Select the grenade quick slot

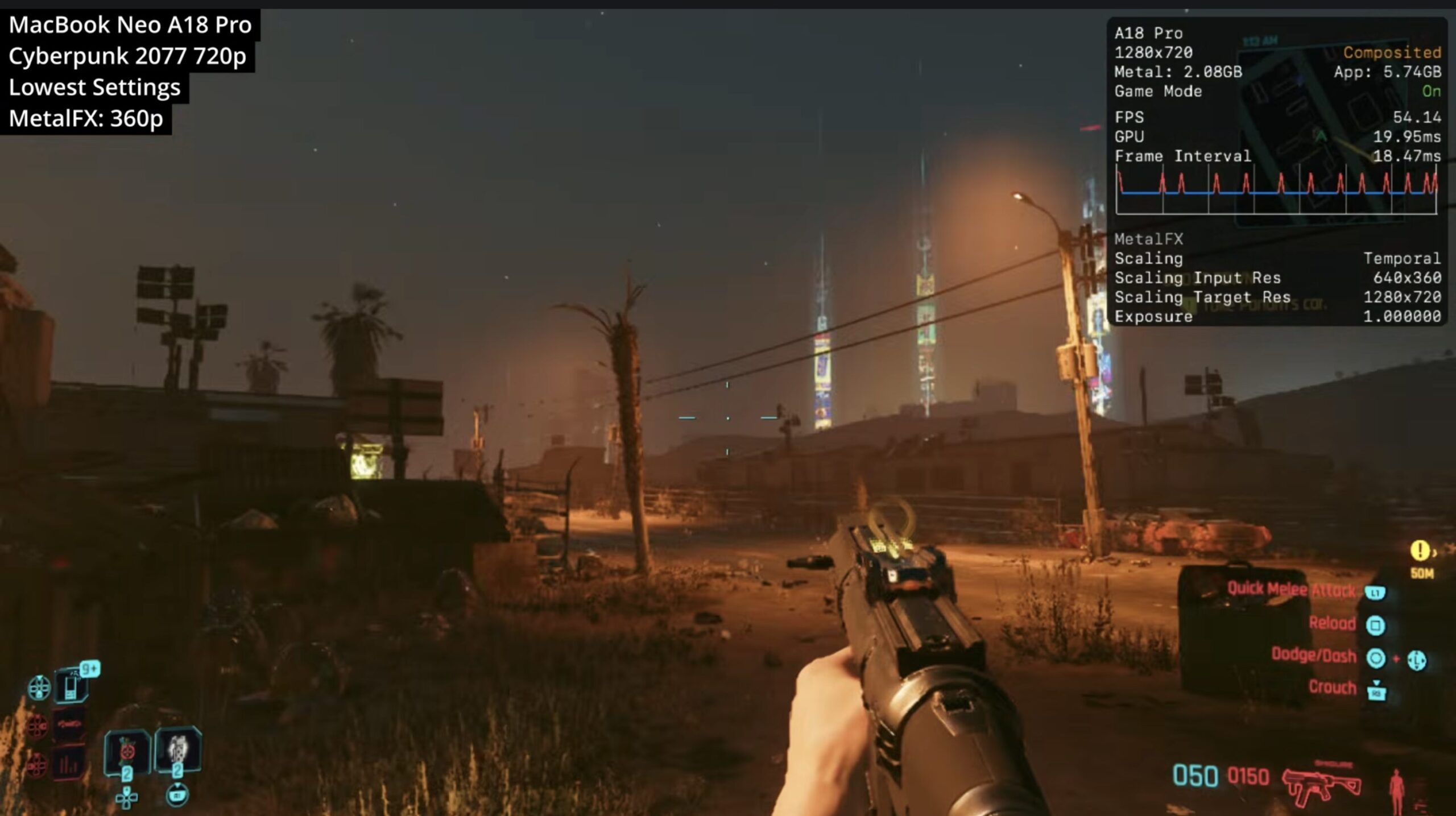click(x=127, y=751)
